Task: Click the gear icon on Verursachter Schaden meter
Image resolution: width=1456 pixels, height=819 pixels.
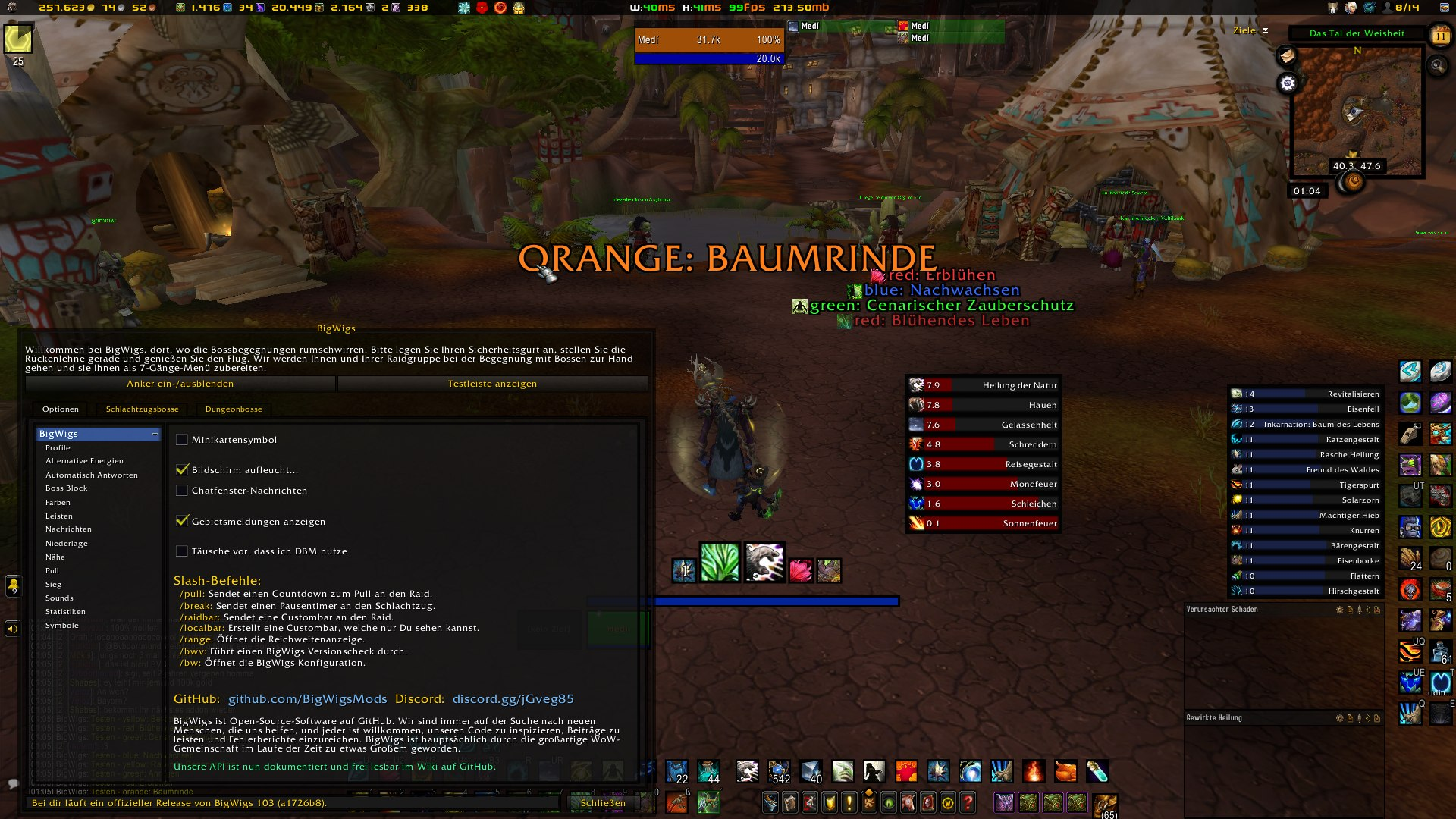Action: click(x=1339, y=610)
